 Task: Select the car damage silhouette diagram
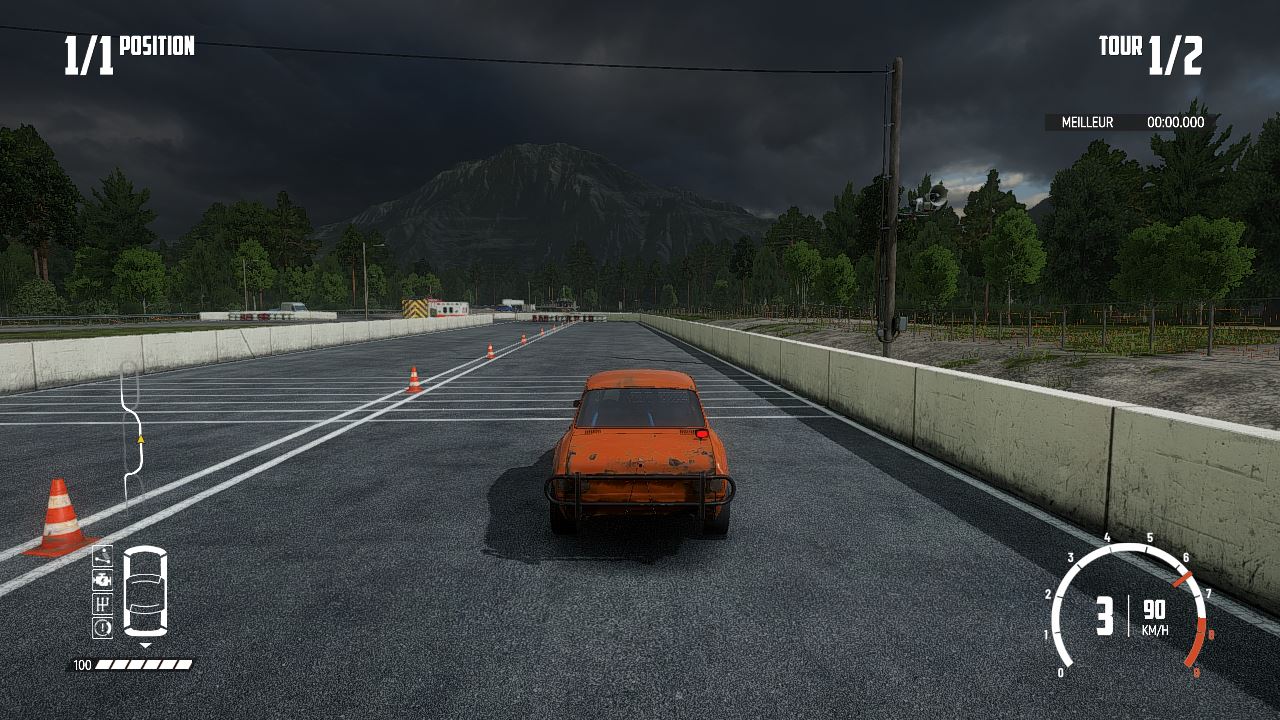coord(145,590)
